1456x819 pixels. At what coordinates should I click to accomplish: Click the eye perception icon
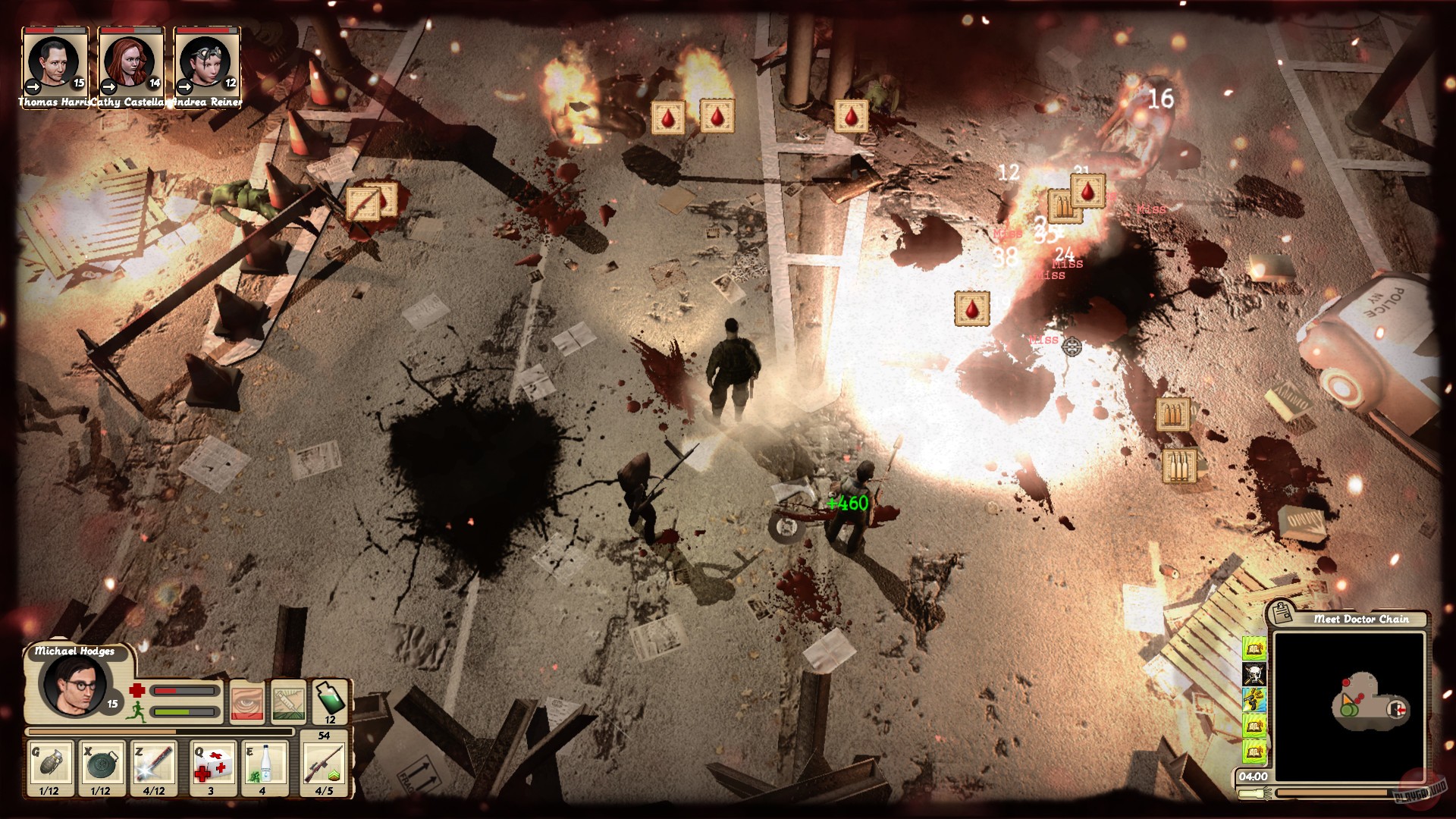(247, 704)
